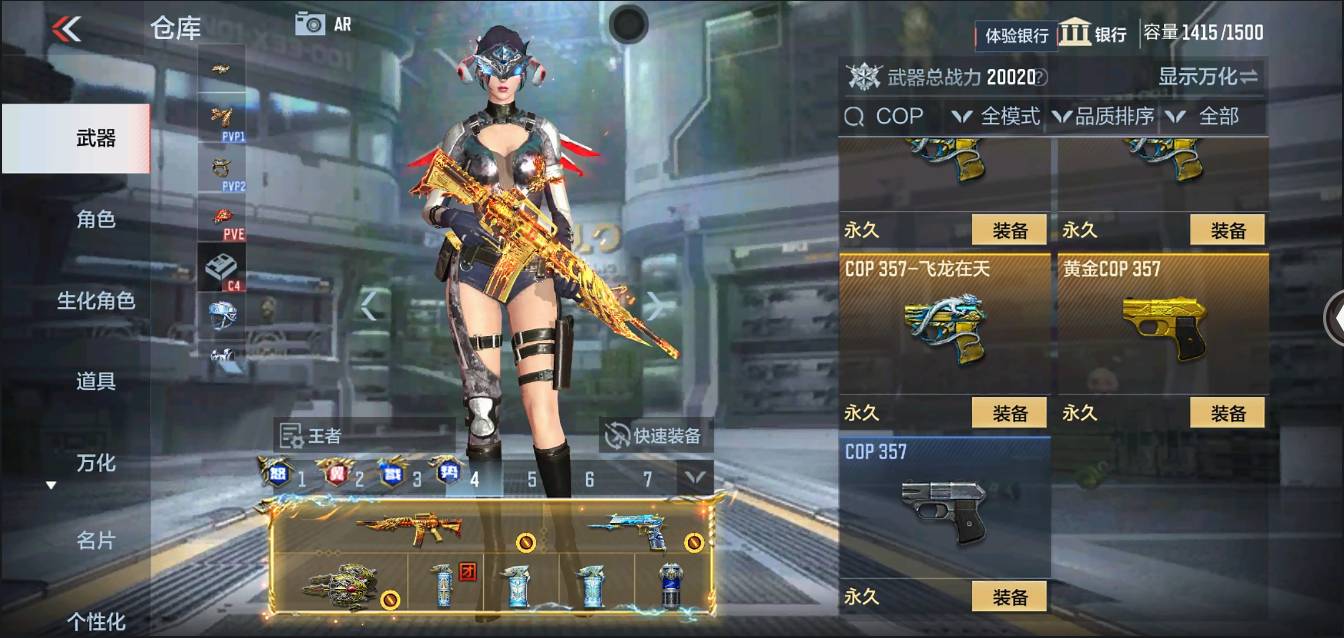Activate 快速装备 quick equip
1344x638 pixels.
click(655, 436)
